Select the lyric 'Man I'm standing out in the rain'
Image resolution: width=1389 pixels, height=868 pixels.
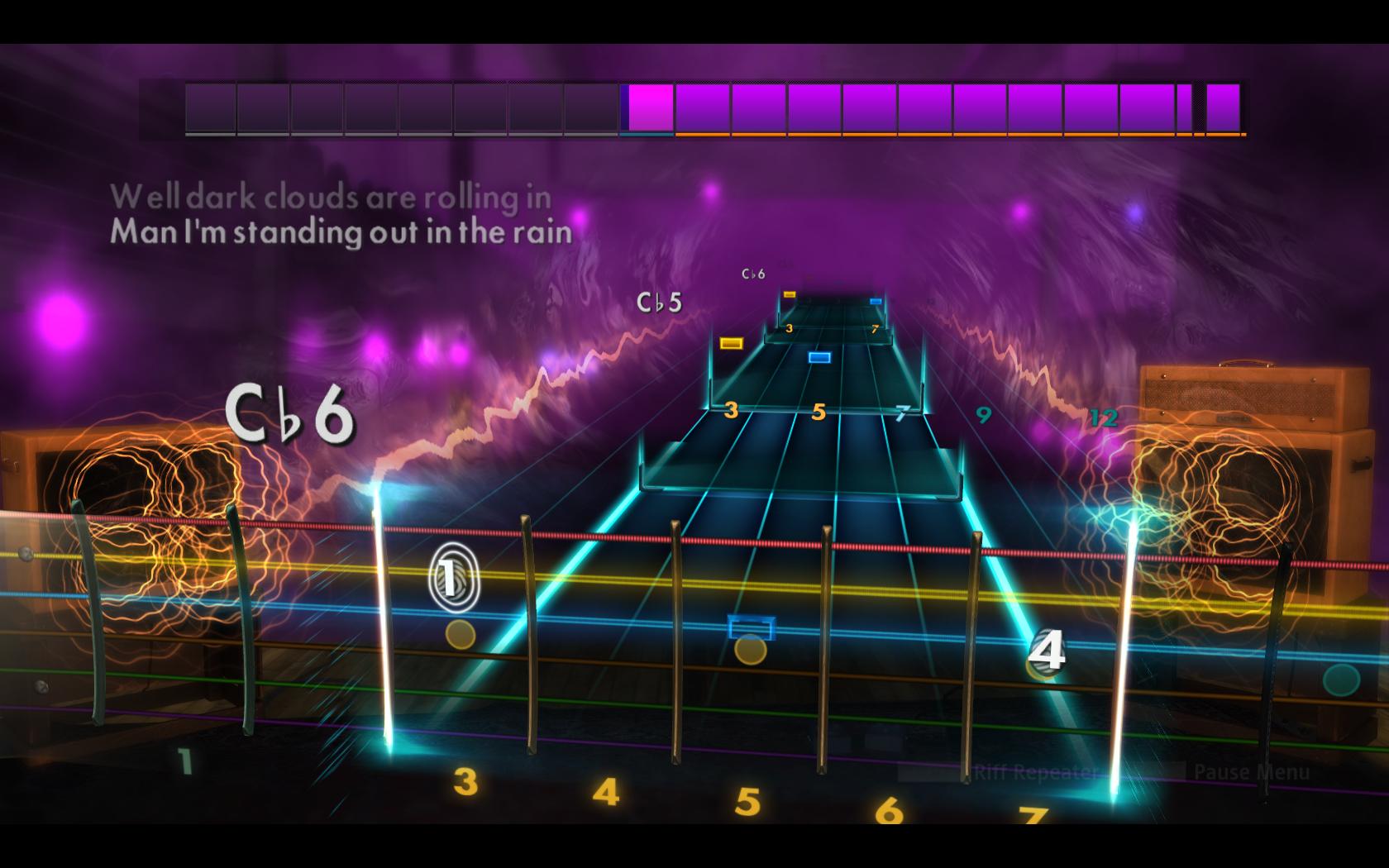coord(343,232)
